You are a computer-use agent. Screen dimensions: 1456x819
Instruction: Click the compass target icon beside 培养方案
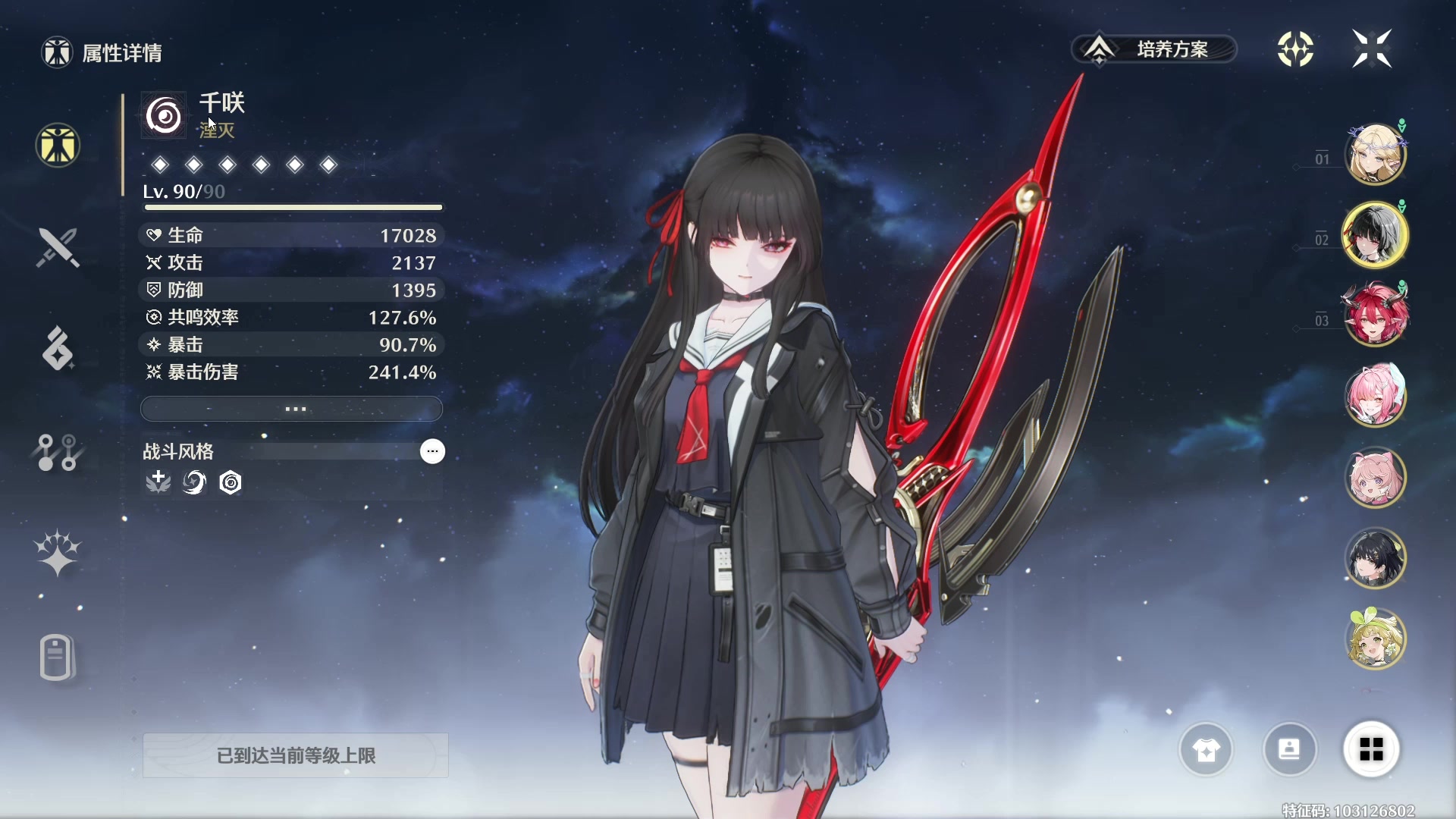(1295, 49)
